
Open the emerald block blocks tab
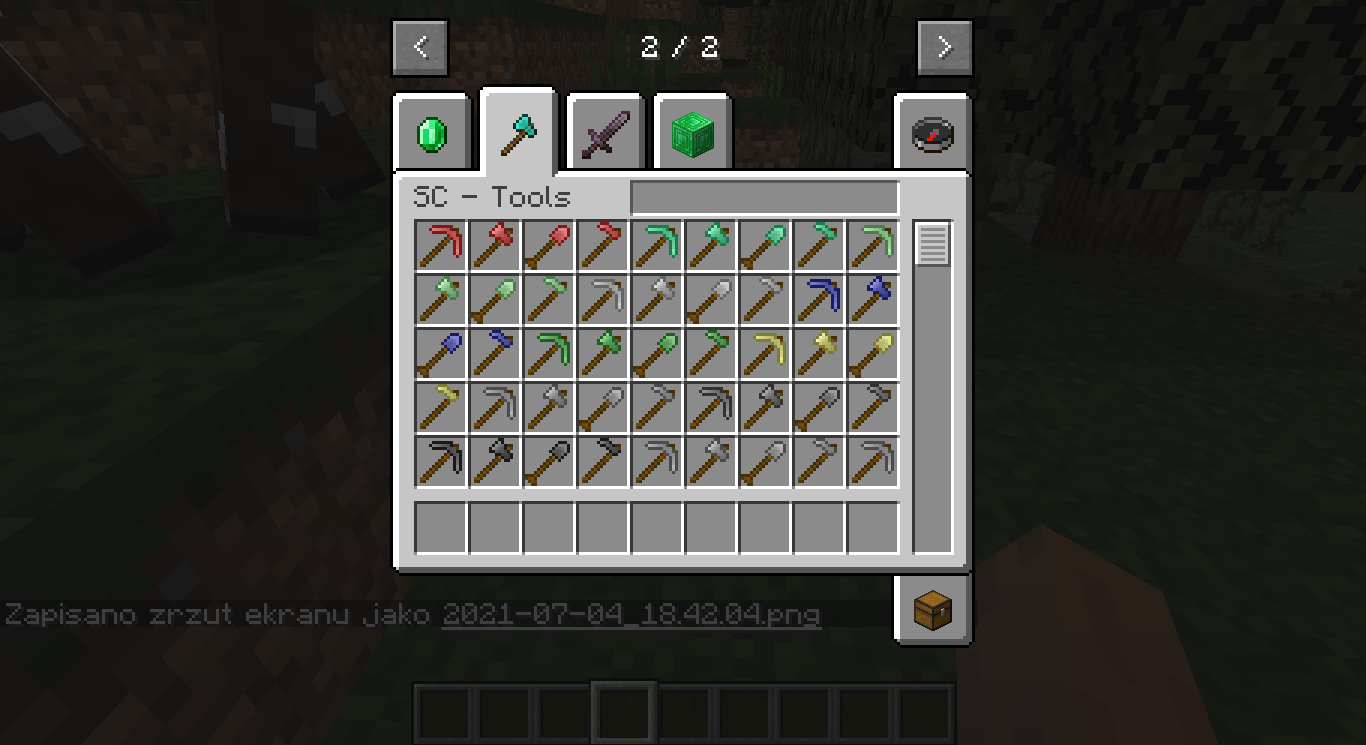click(x=692, y=133)
